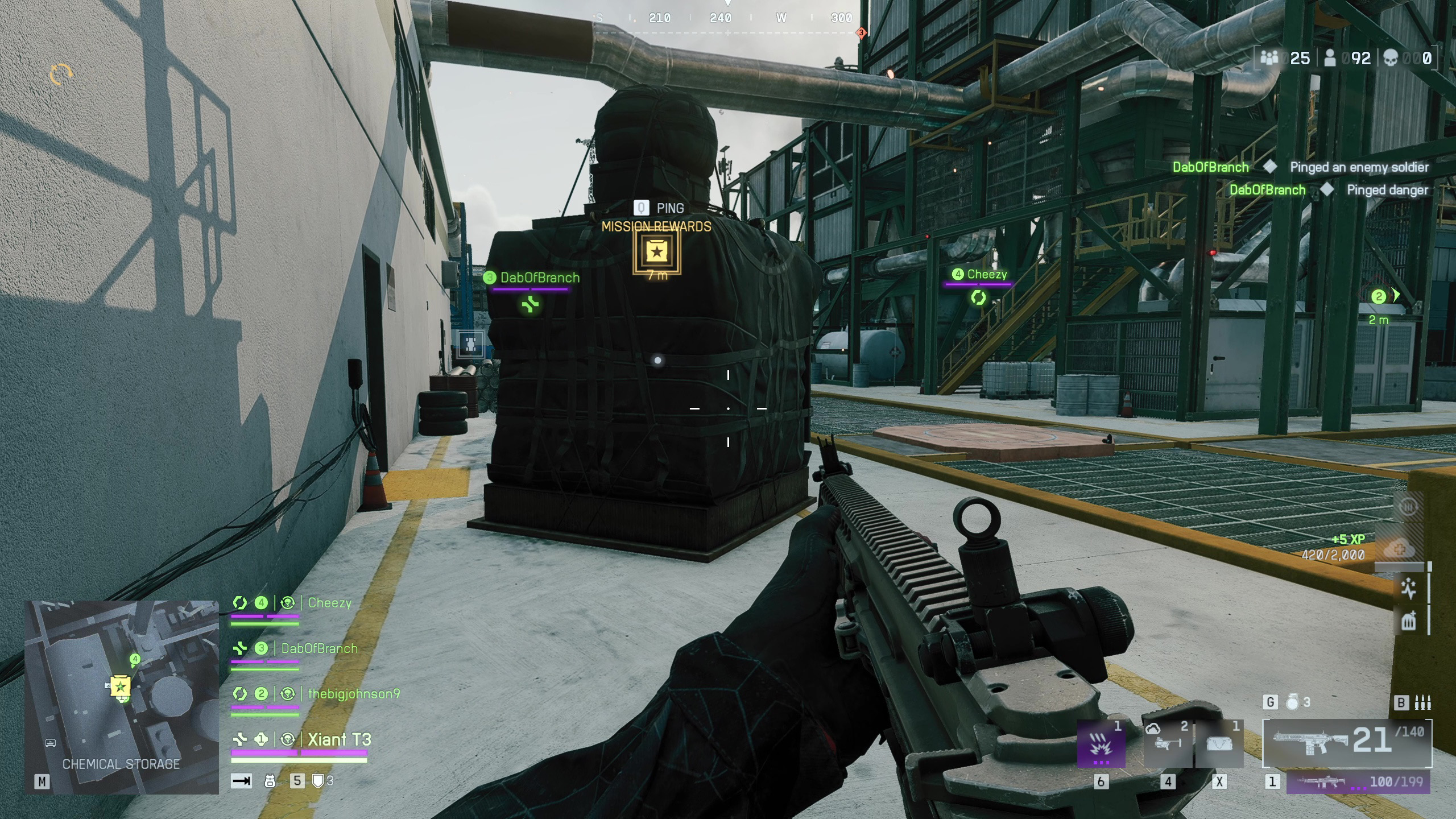Click the DabOfBranch teammate nameplate
The height and width of the screenshot is (819, 1456).
click(539, 278)
